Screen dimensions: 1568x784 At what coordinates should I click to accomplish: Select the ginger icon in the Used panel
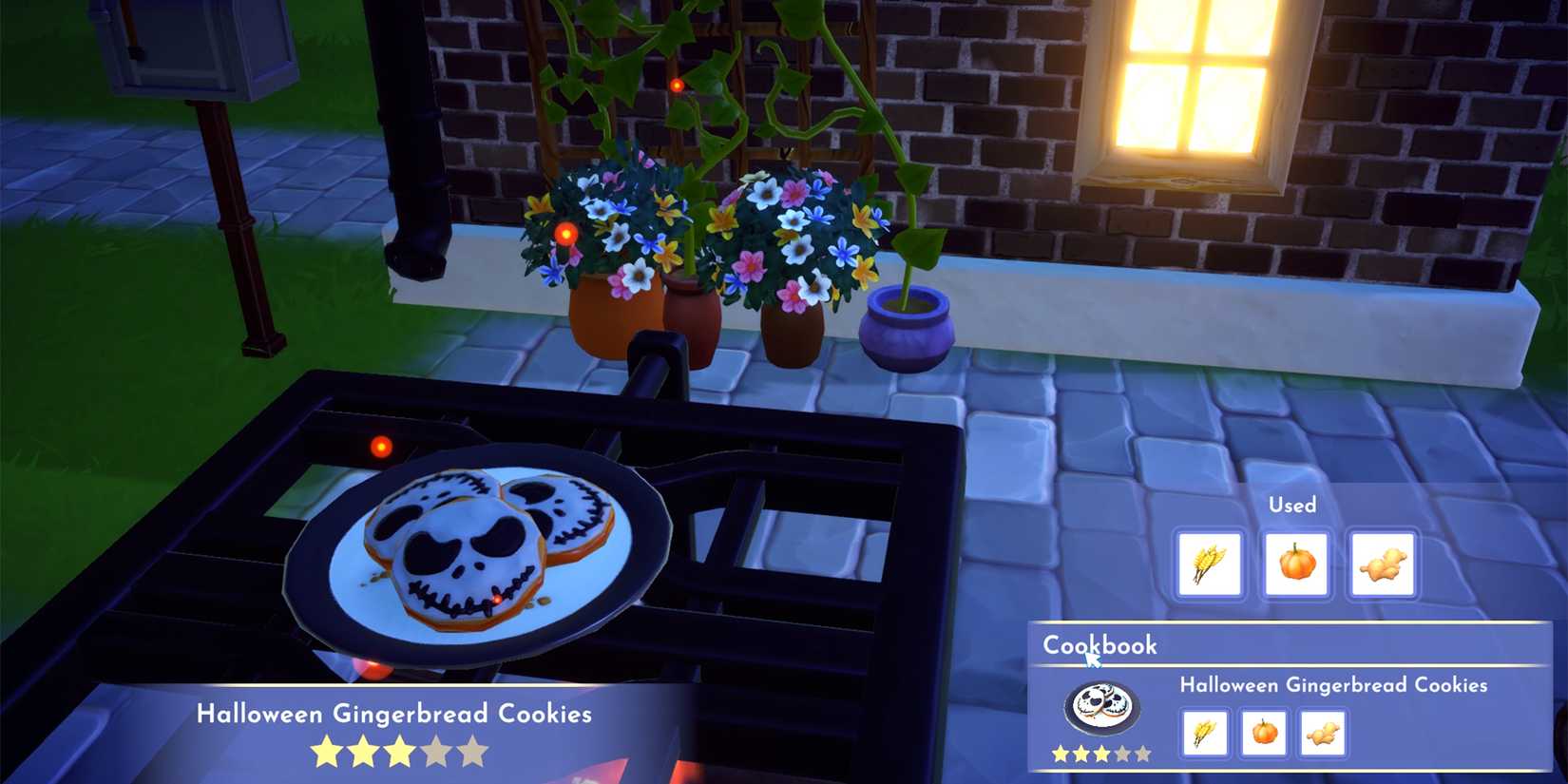pyautogui.click(x=1383, y=564)
